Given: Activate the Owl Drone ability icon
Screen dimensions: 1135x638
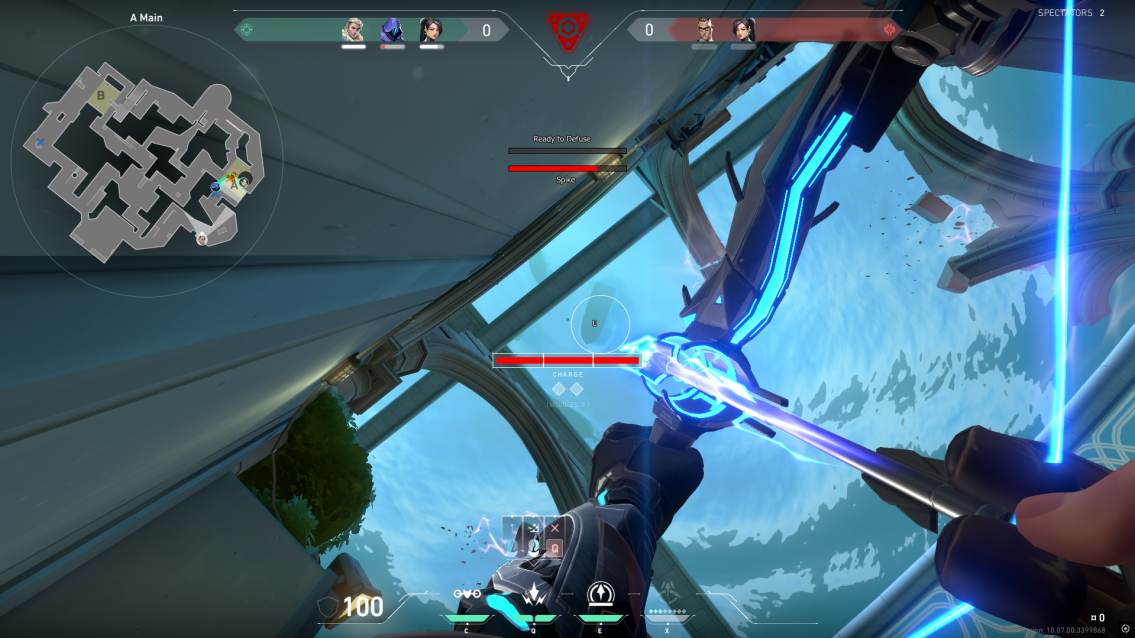Looking at the screenshot, I should [x=467, y=594].
